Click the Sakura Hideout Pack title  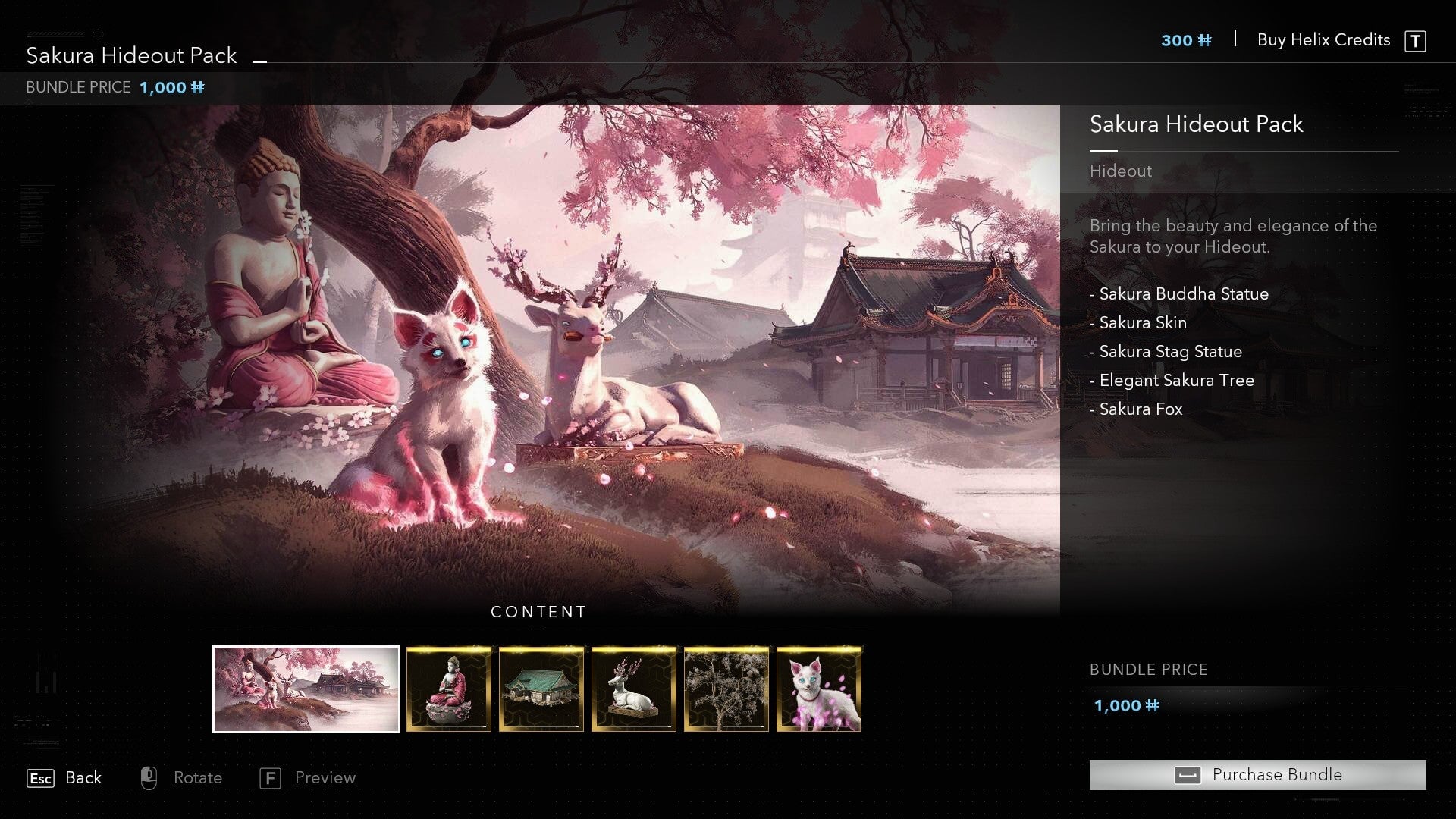130,55
